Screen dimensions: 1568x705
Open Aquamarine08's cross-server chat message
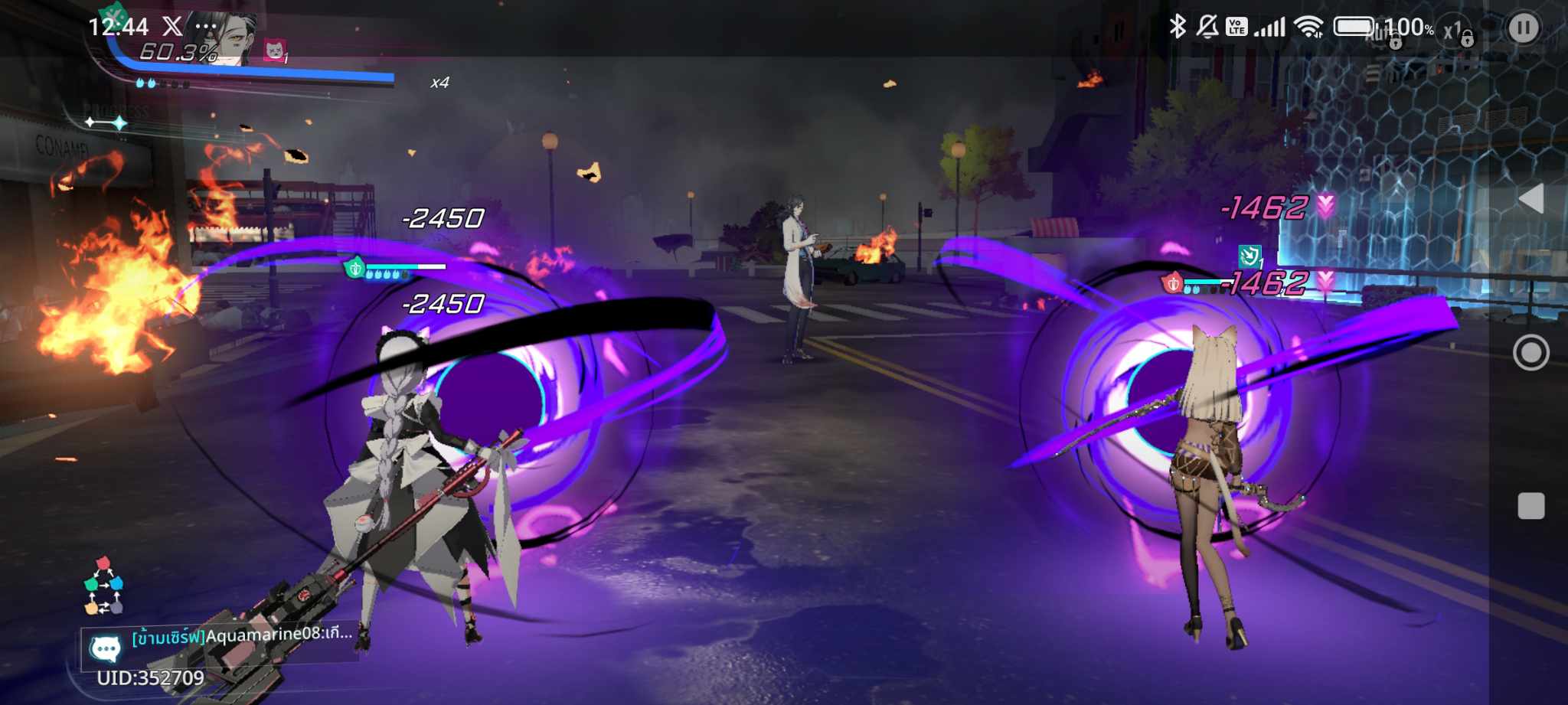tap(241, 635)
